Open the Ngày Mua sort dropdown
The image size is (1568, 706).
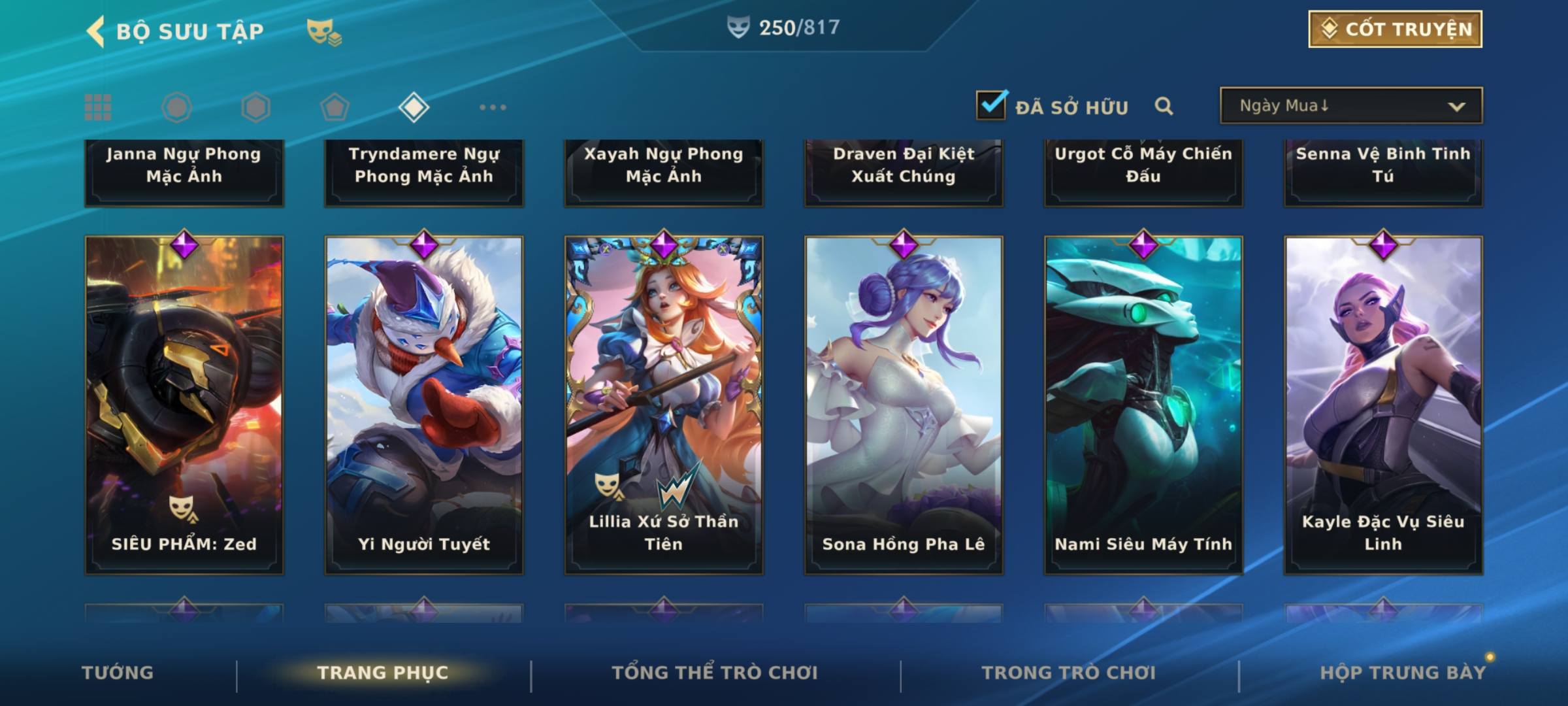click(1350, 106)
